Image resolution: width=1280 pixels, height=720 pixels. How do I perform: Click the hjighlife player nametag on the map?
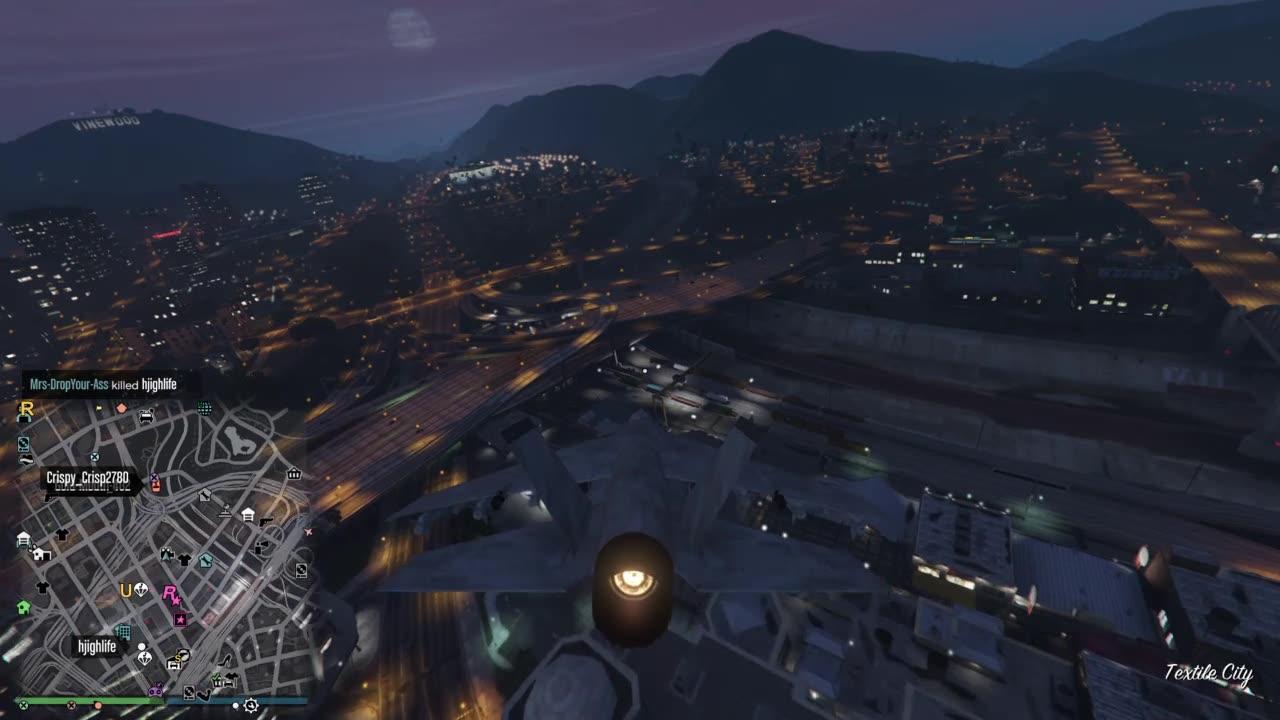(x=95, y=647)
